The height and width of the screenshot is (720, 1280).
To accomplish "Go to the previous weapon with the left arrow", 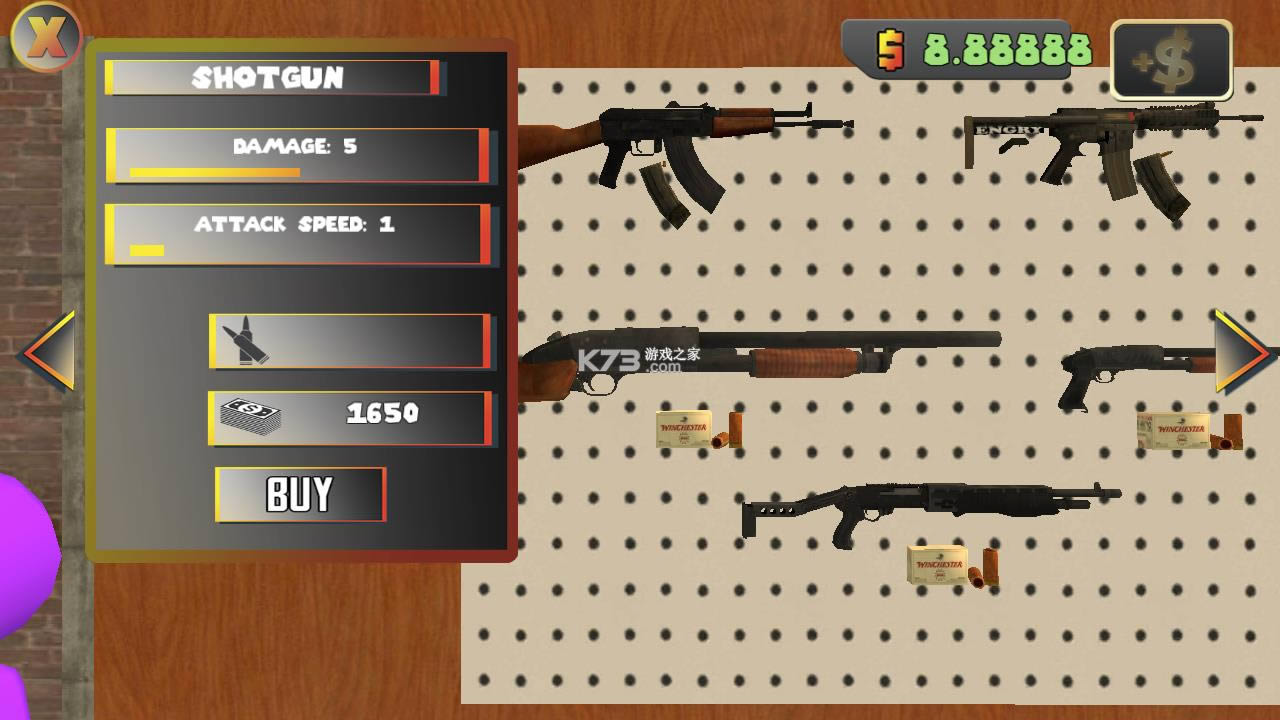I will pyautogui.click(x=49, y=352).
